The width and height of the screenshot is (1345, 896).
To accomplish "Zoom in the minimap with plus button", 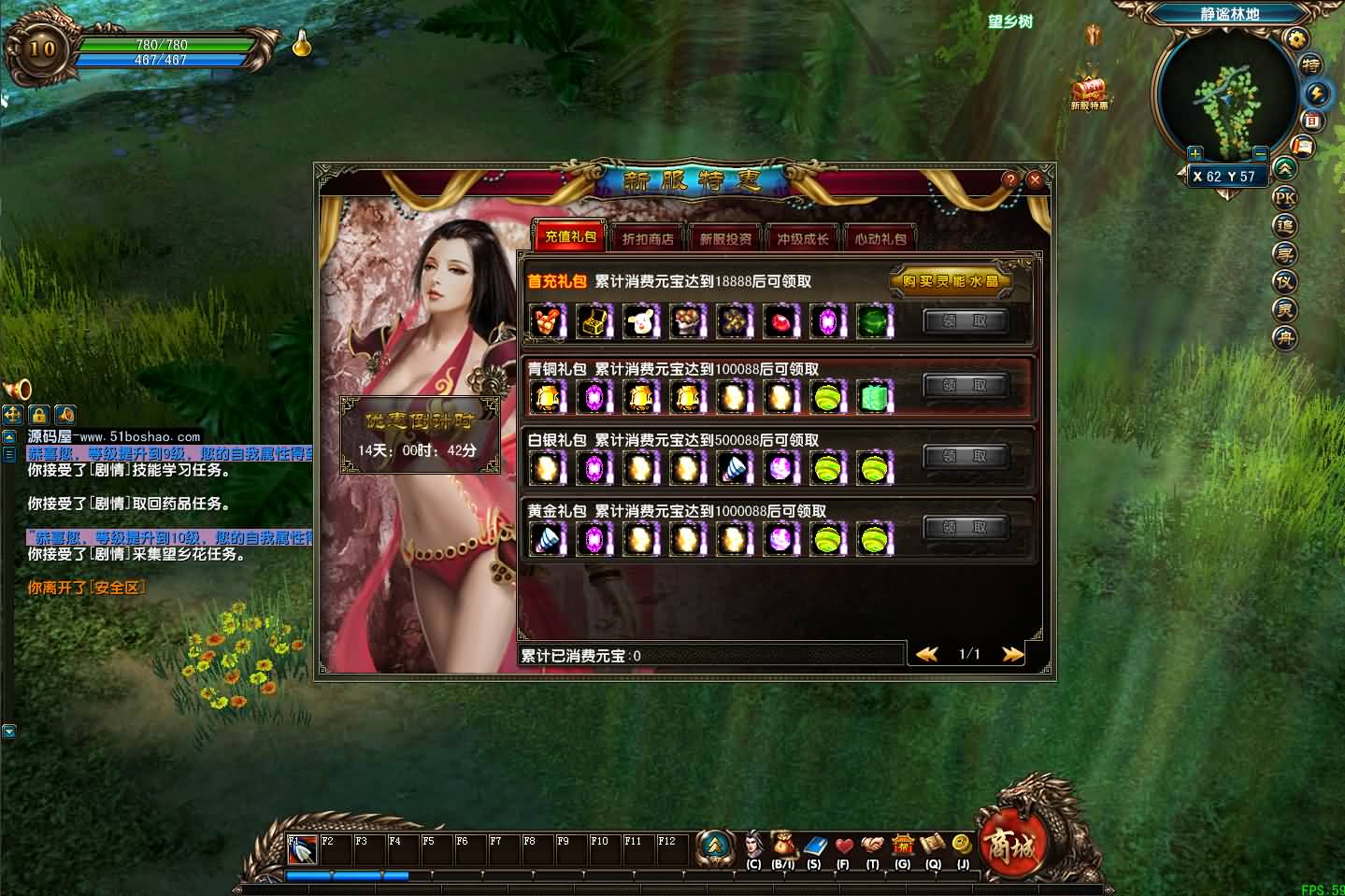I will click(1194, 153).
